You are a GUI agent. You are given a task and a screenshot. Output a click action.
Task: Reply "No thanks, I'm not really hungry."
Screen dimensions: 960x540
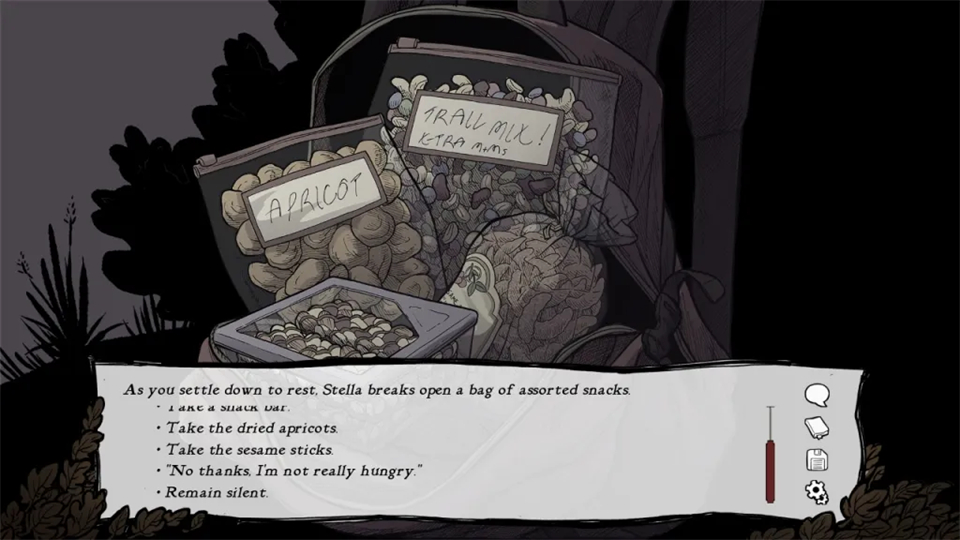[x=294, y=470]
